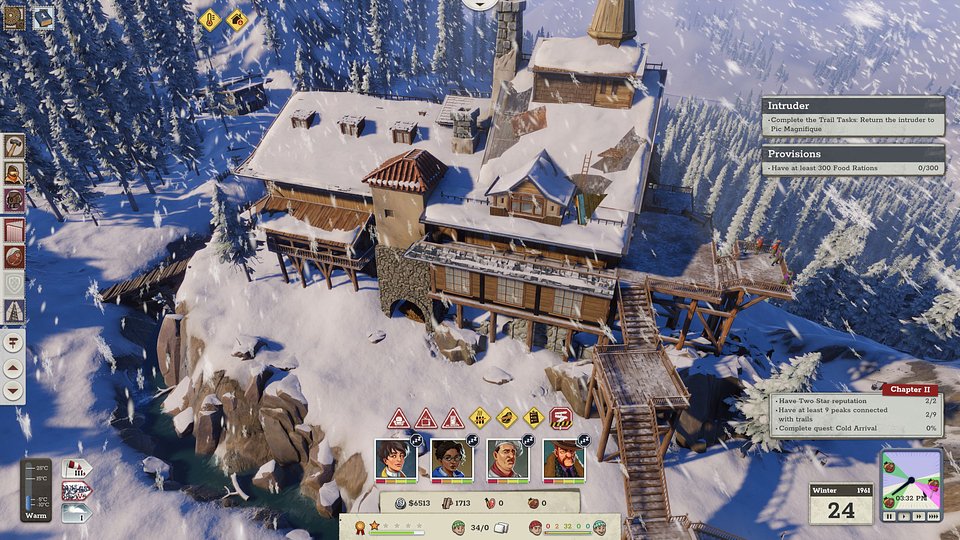
Task: Select the woman with glasses portrait
Action: tap(451, 459)
